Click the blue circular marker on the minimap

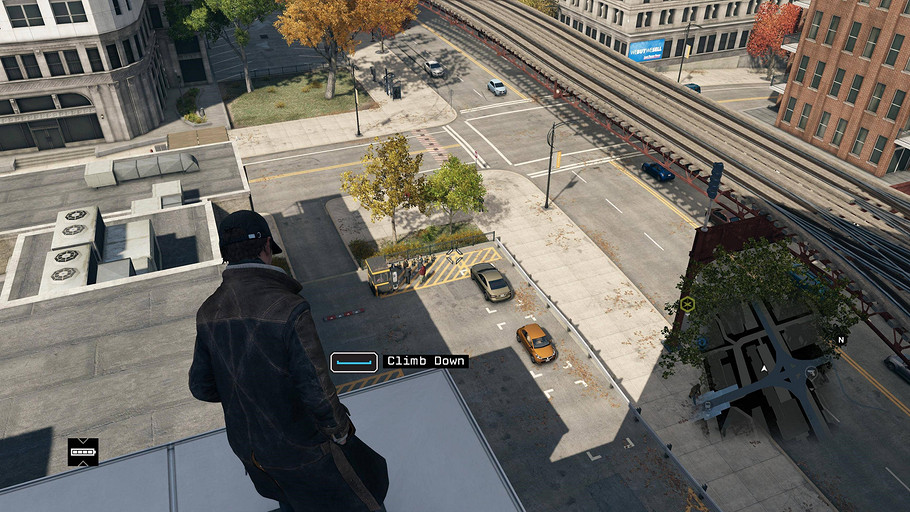pos(700,340)
